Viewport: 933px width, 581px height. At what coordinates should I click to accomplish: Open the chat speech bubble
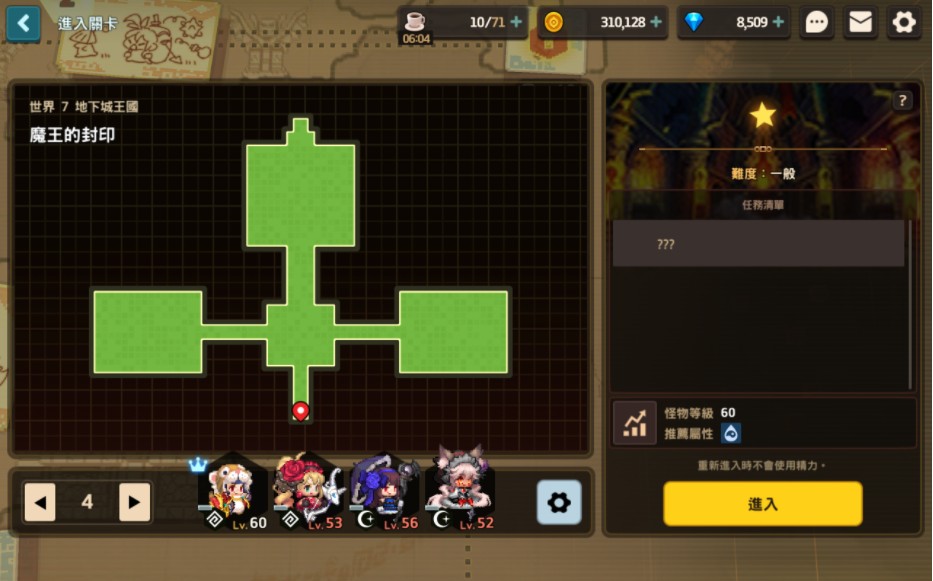tap(817, 22)
